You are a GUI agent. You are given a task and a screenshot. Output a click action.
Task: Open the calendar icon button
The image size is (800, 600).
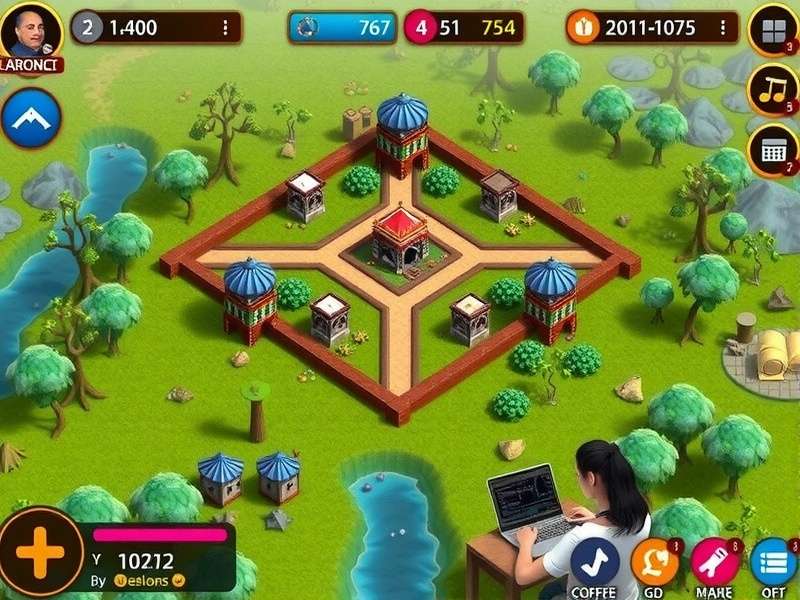tap(773, 150)
